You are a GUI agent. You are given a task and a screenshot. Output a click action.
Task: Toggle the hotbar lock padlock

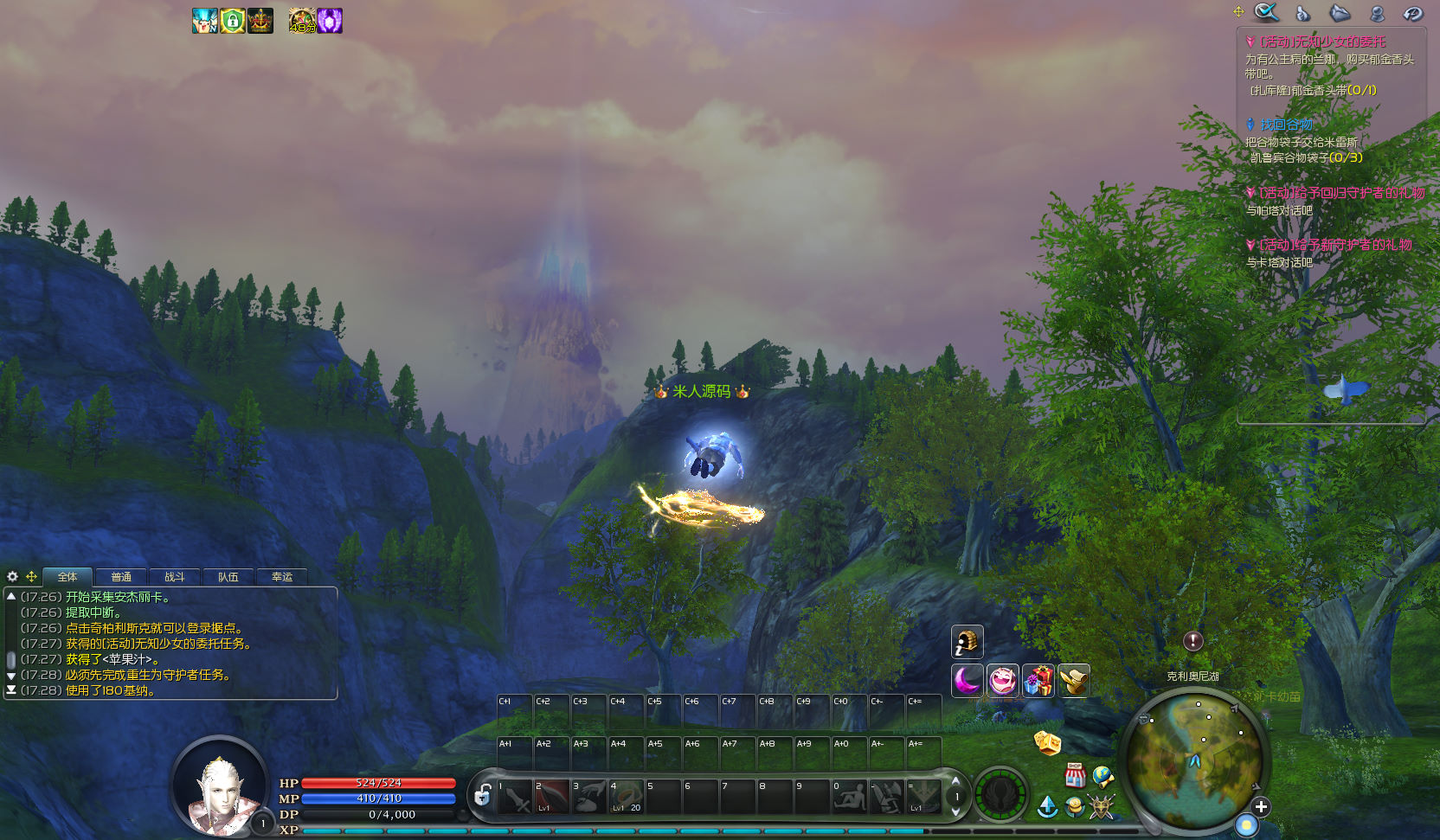click(x=483, y=794)
